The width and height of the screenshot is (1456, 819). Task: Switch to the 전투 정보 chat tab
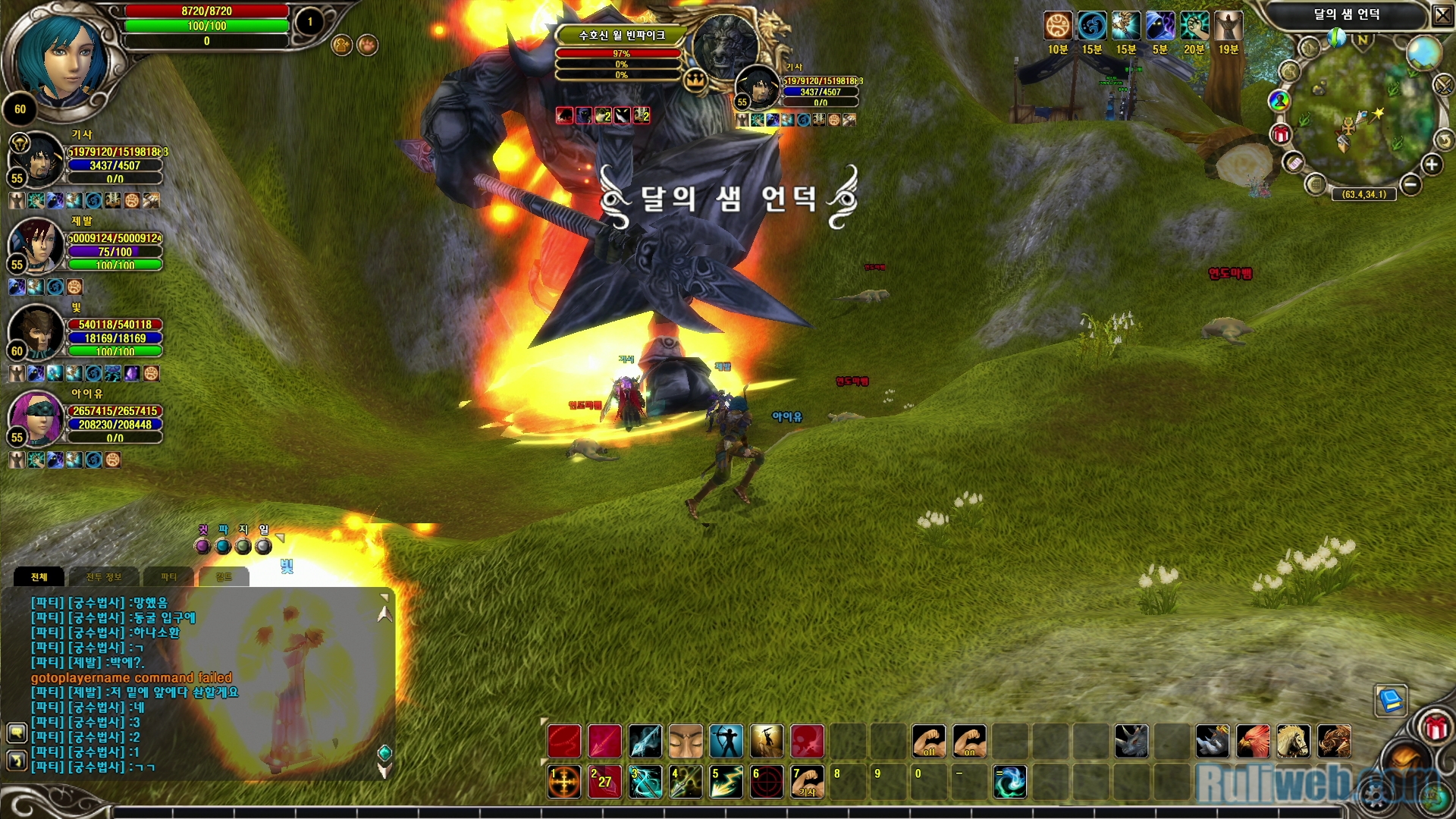pyautogui.click(x=103, y=577)
